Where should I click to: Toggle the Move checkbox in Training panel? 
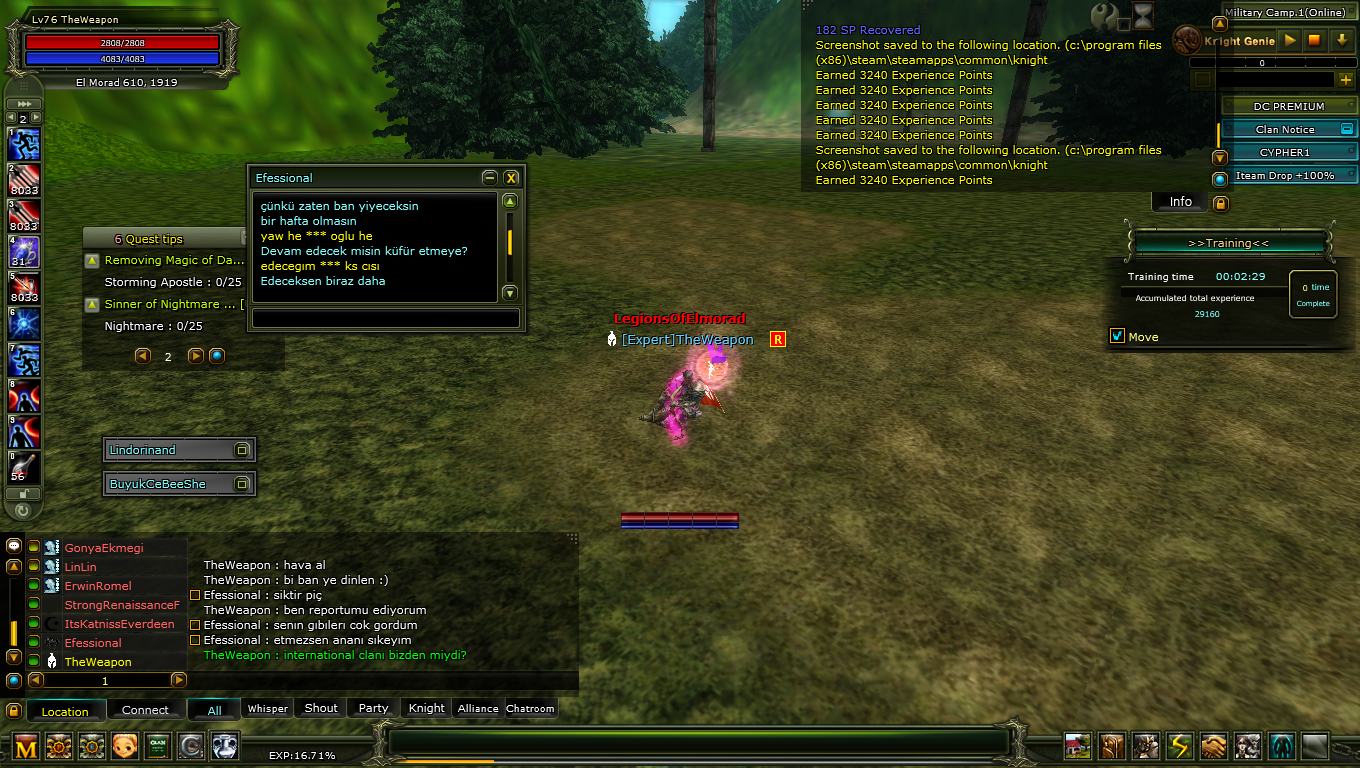point(1118,336)
